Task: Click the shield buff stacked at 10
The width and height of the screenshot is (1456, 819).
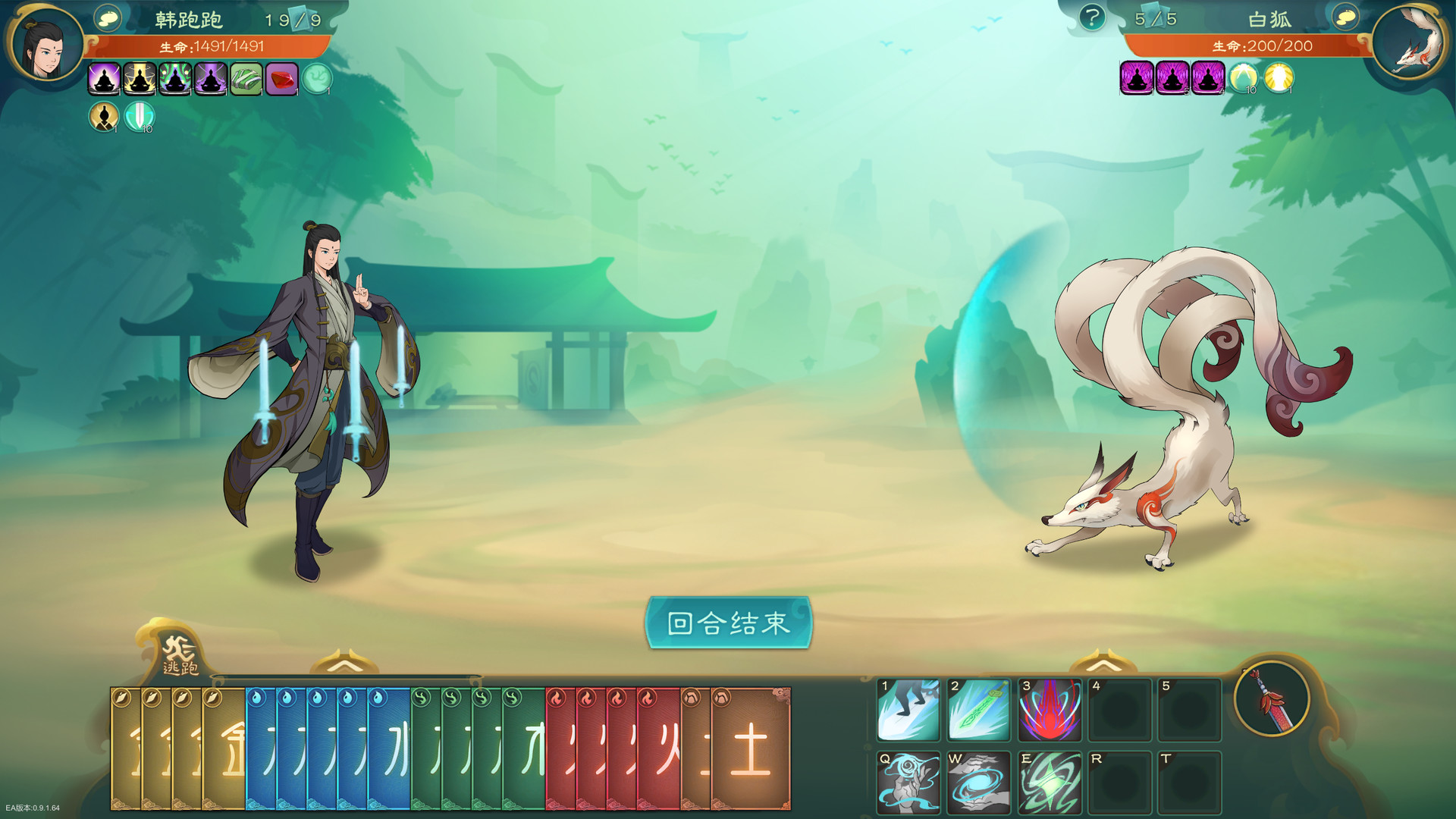Action: 140,118
